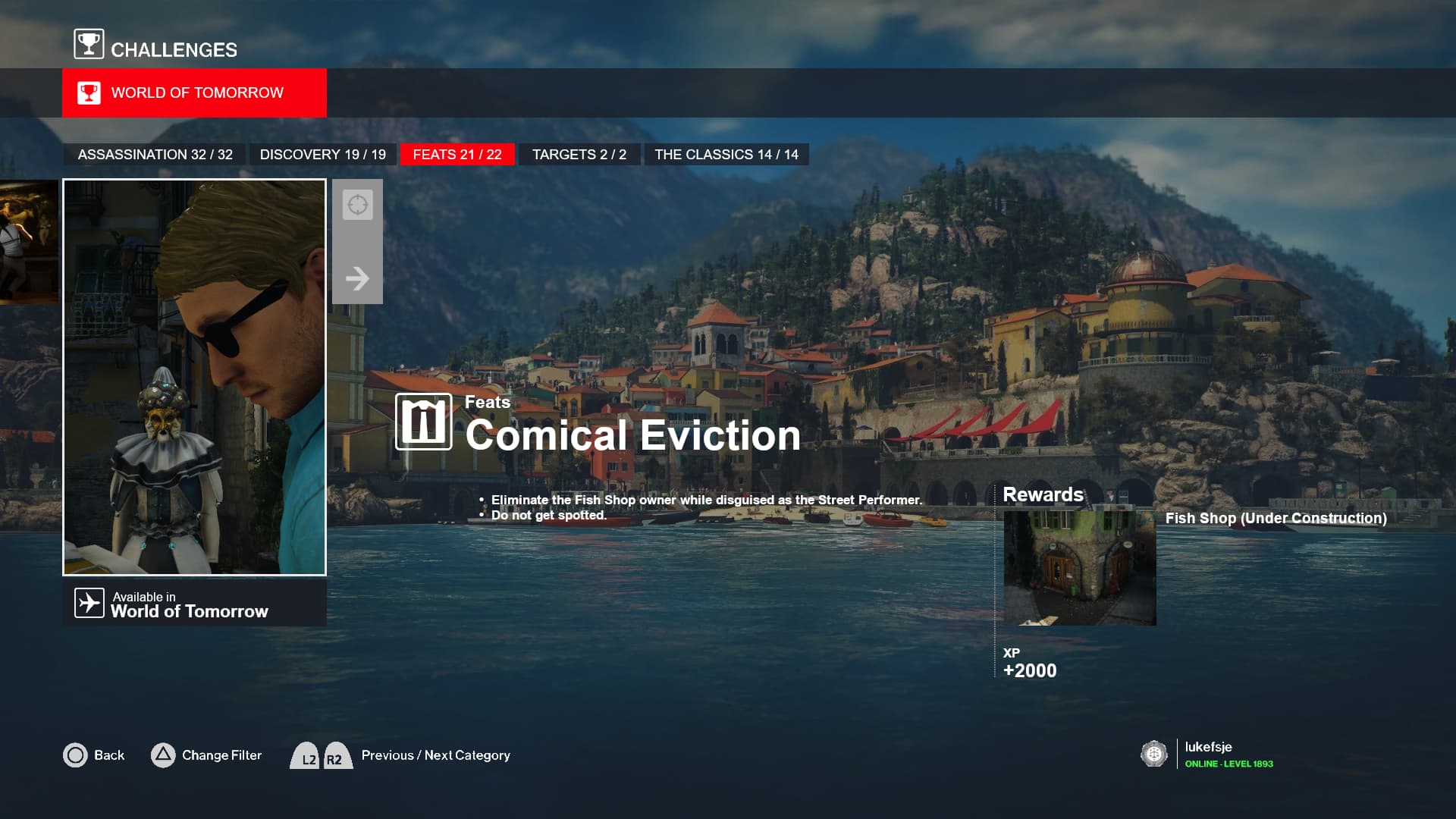Screen dimensions: 1456x819
Task: Open the Discovery 19 / 19 tab
Action: pos(322,155)
